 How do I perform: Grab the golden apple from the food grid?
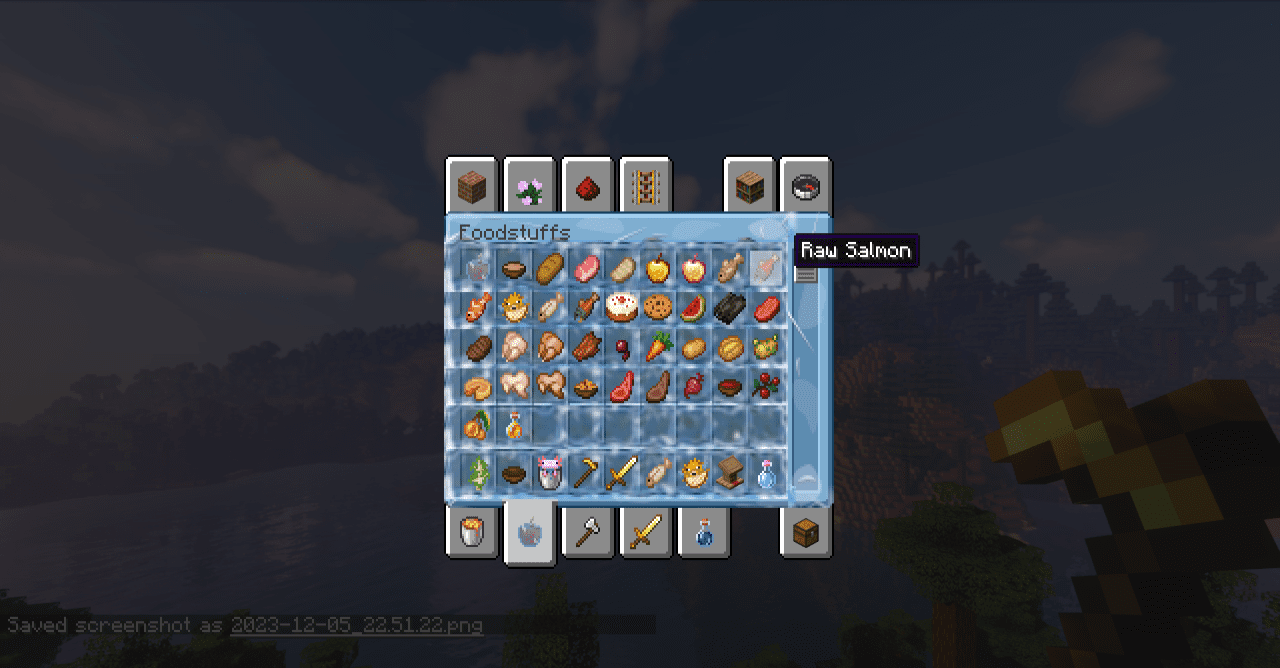tap(658, 268)
